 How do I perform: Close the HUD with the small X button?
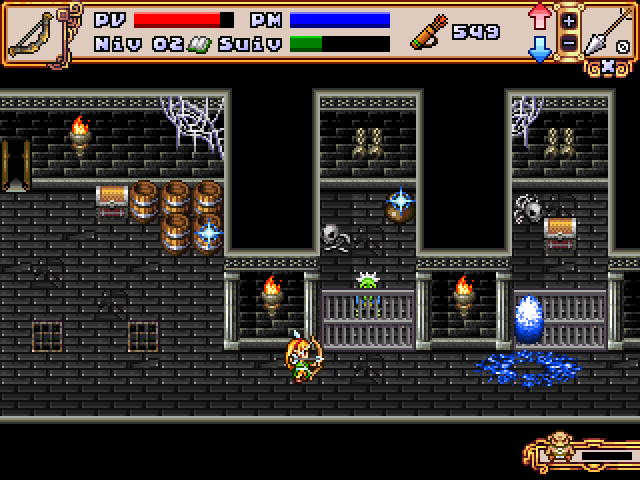pos(606,67)
